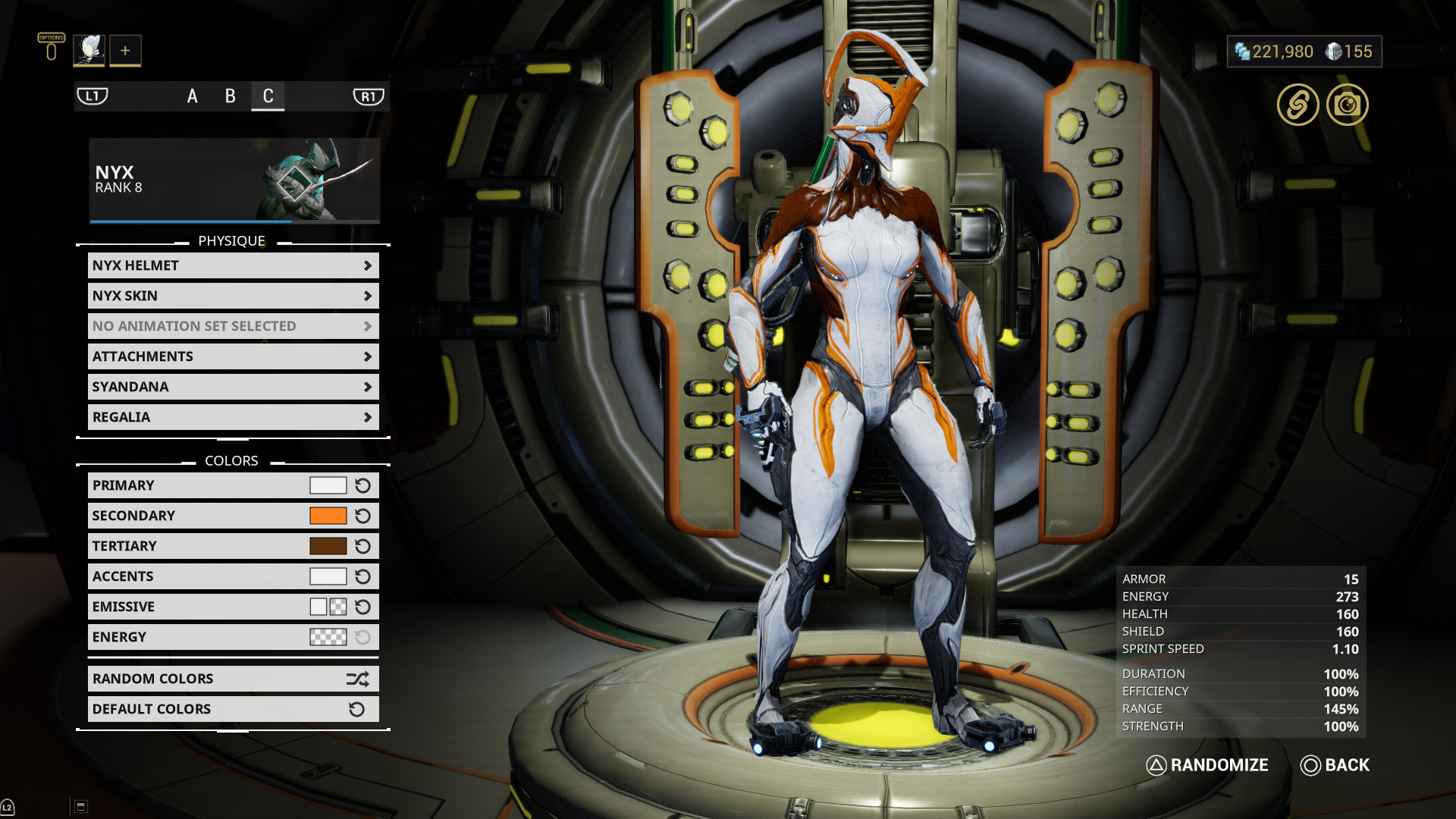Change the orange Secondary color

pyautogui.click(x=328, y=516)
